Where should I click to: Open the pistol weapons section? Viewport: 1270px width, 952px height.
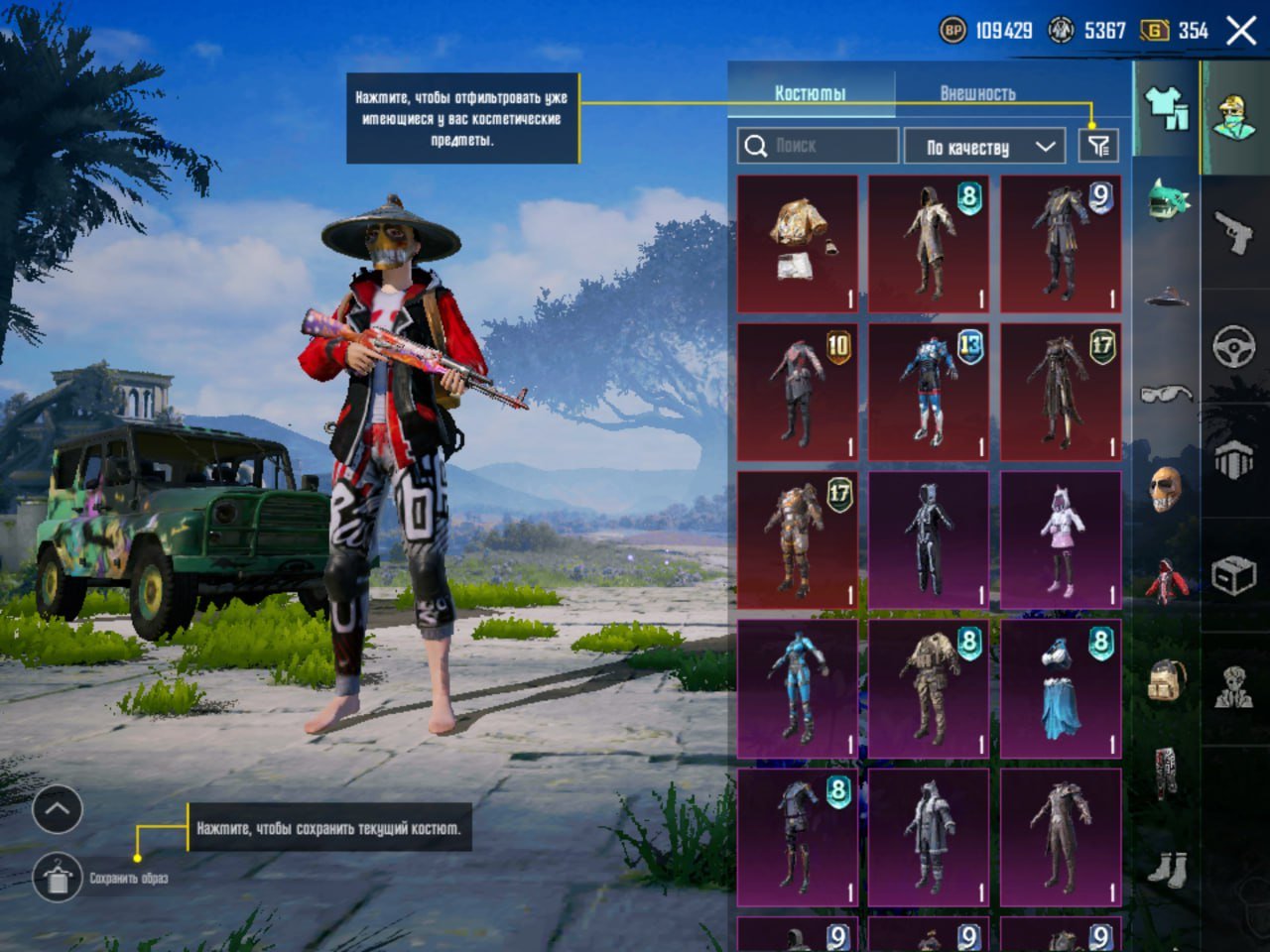(1235, 232)
